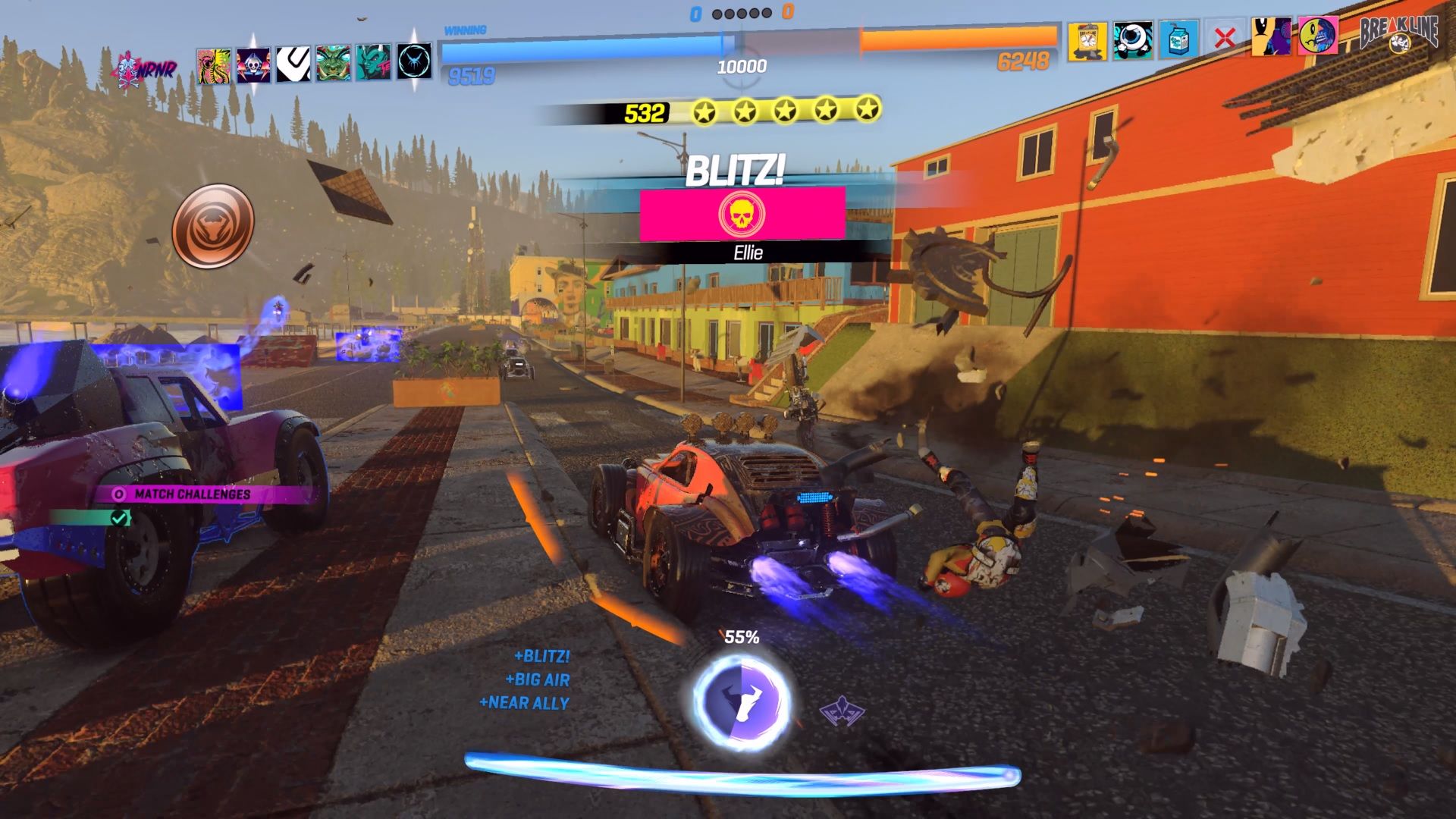
Task: Click the wrecked opponent's red X slot
Action: (1224, 38)
